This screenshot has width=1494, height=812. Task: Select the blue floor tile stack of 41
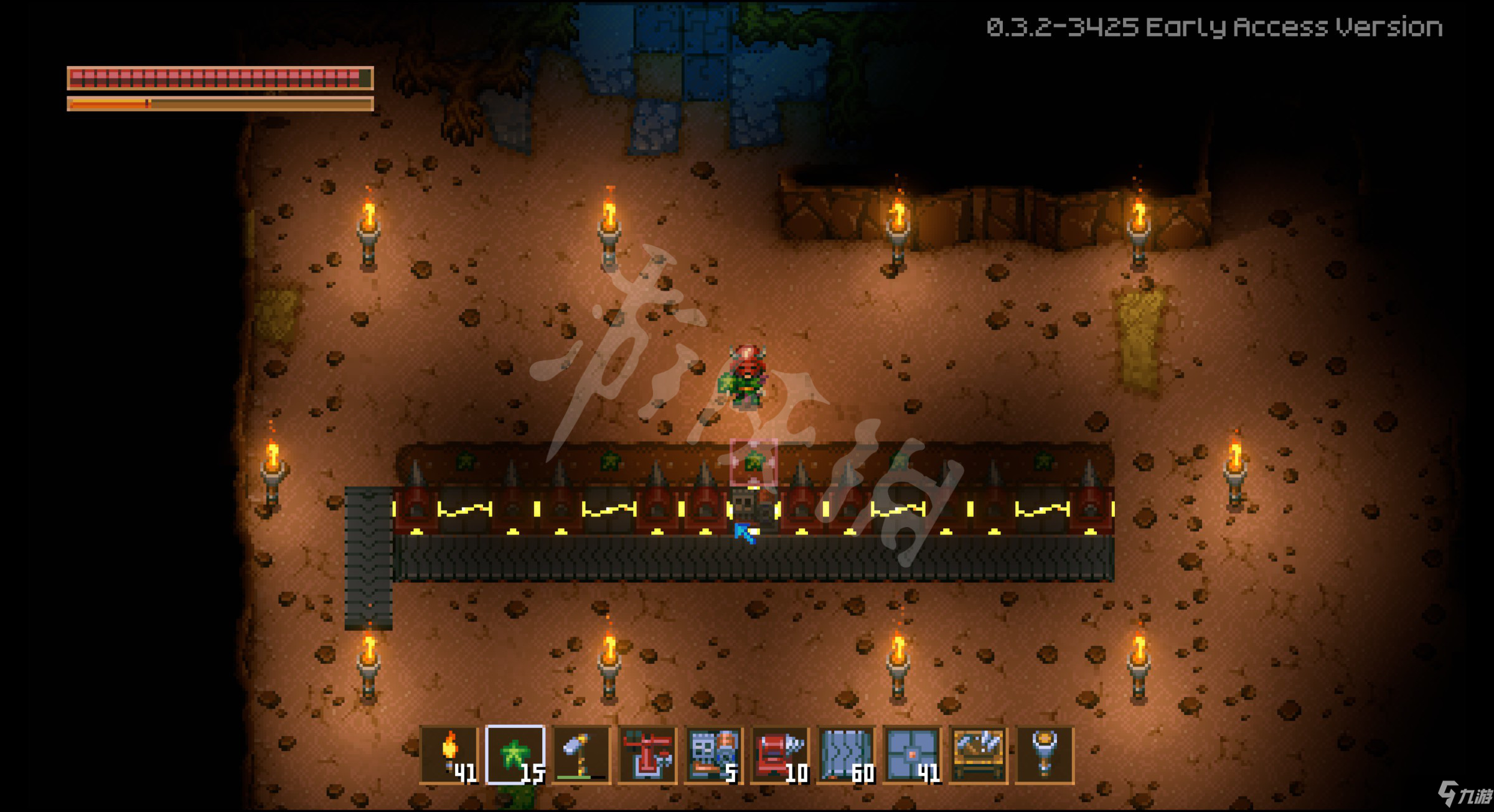point(912,755)
